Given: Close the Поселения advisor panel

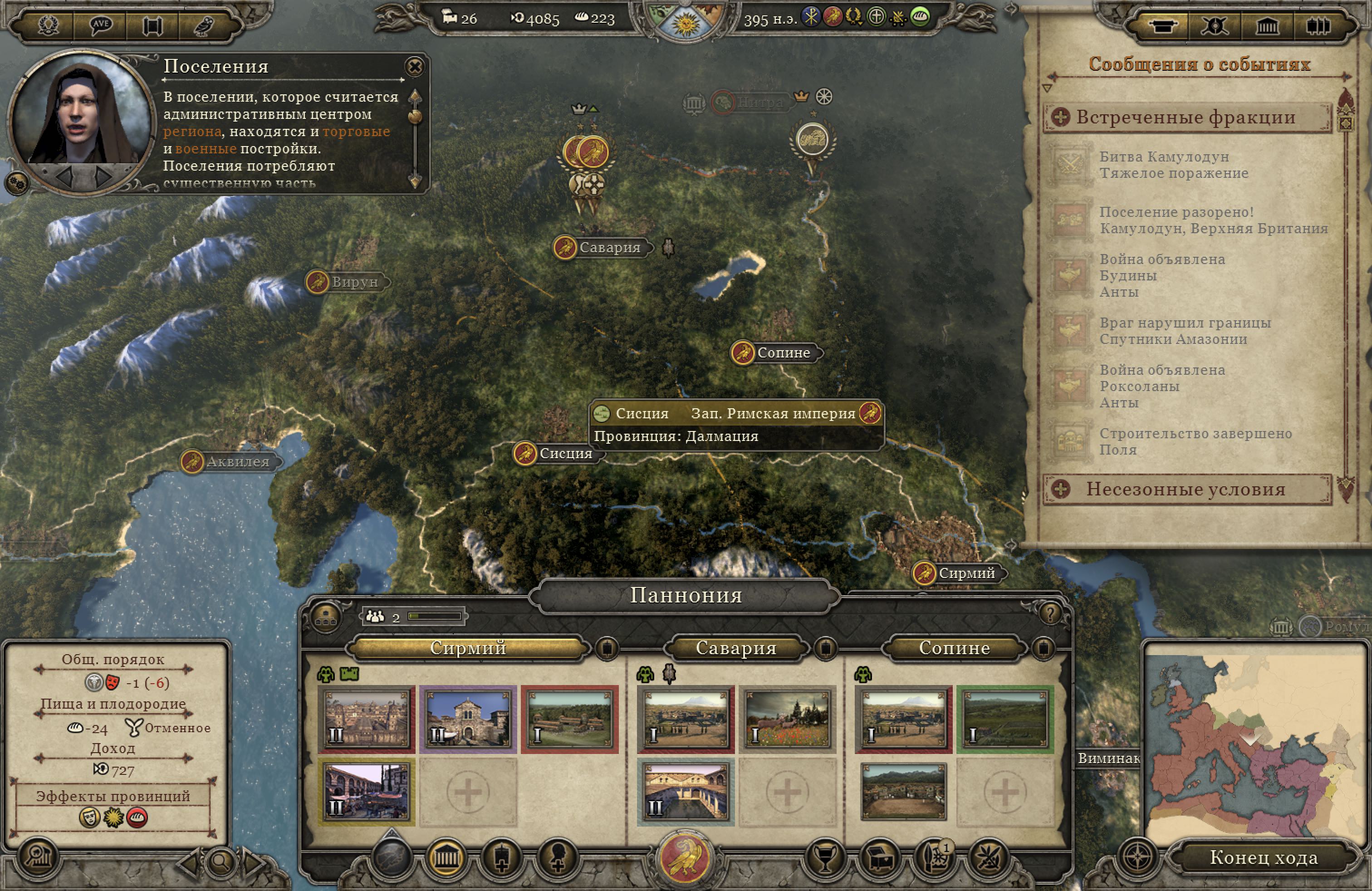Looking at the screenshot, I should 414,67.
